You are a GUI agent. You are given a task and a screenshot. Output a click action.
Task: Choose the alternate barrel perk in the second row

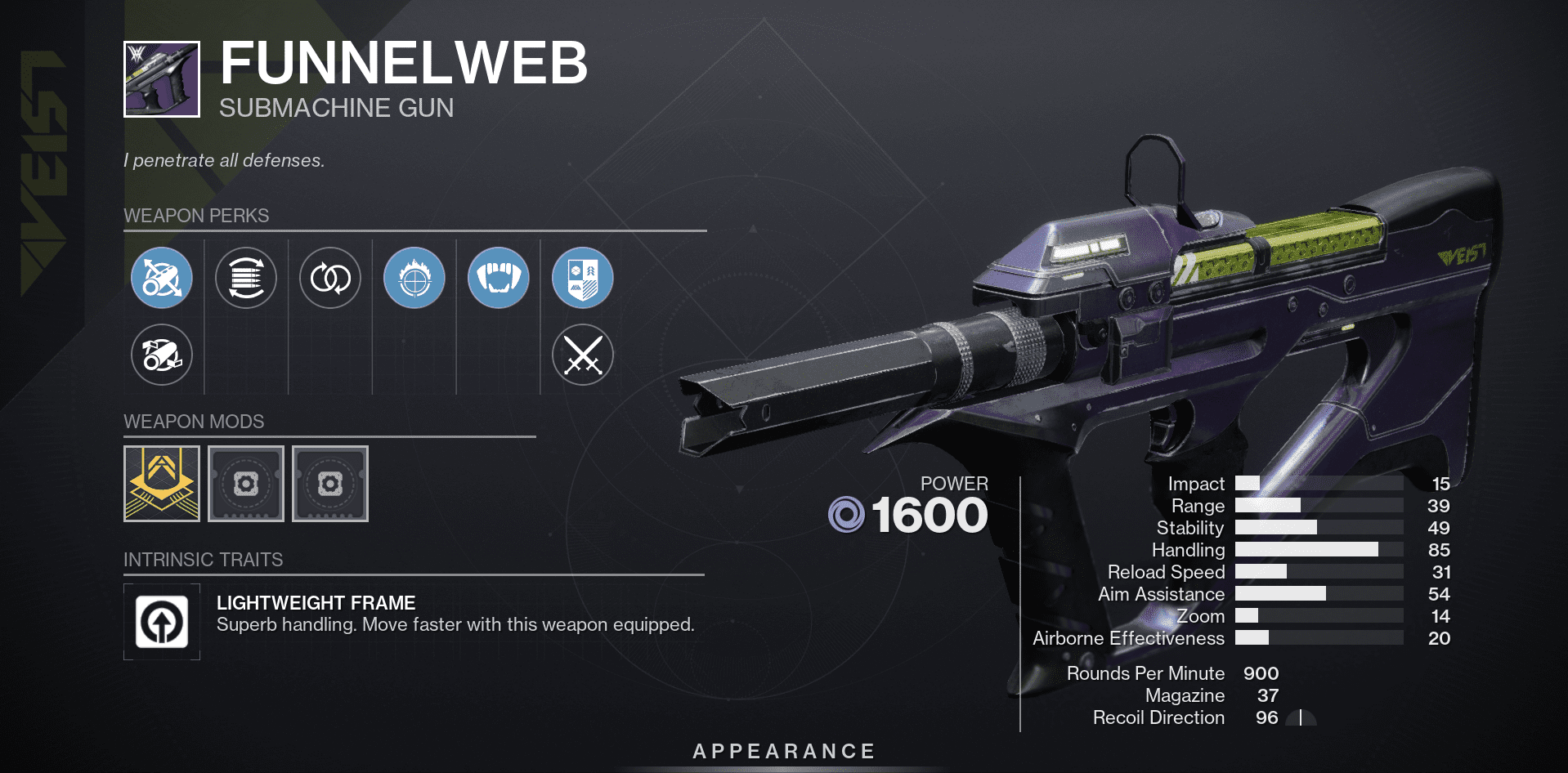click(x=162, y=355)
